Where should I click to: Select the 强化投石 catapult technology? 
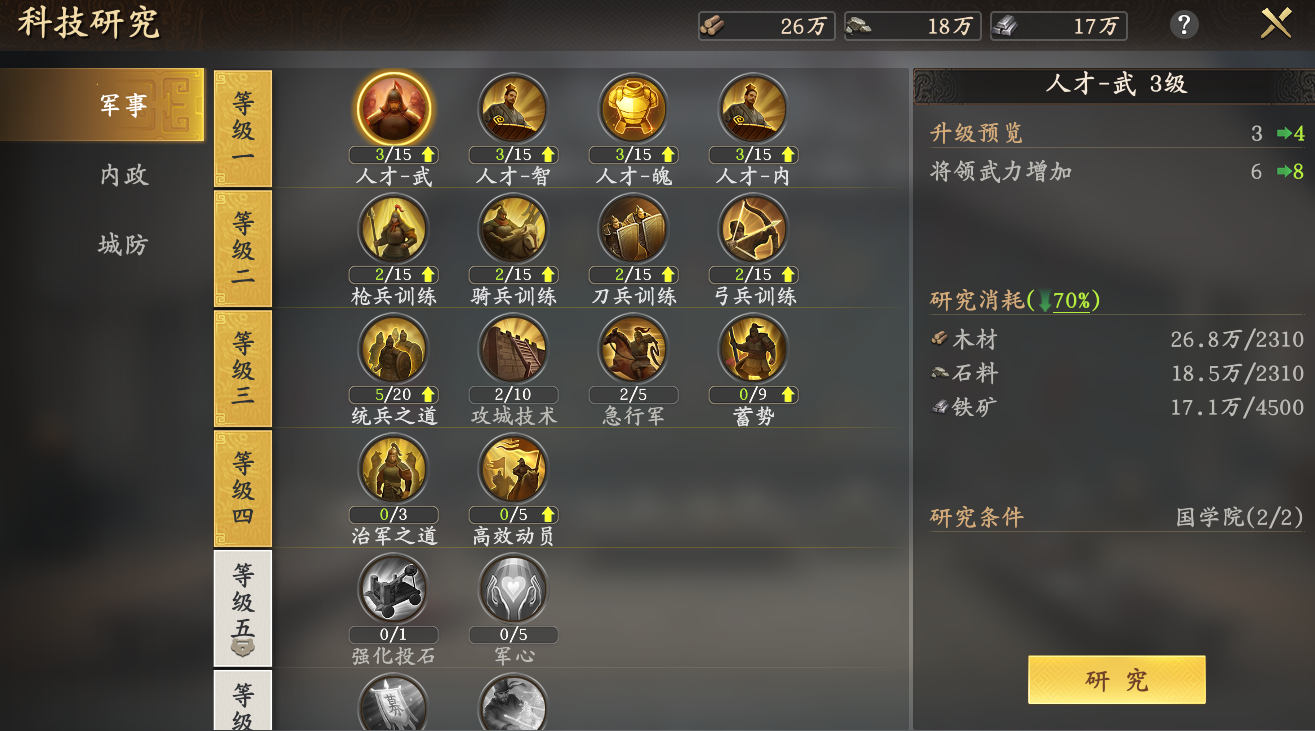393,589
